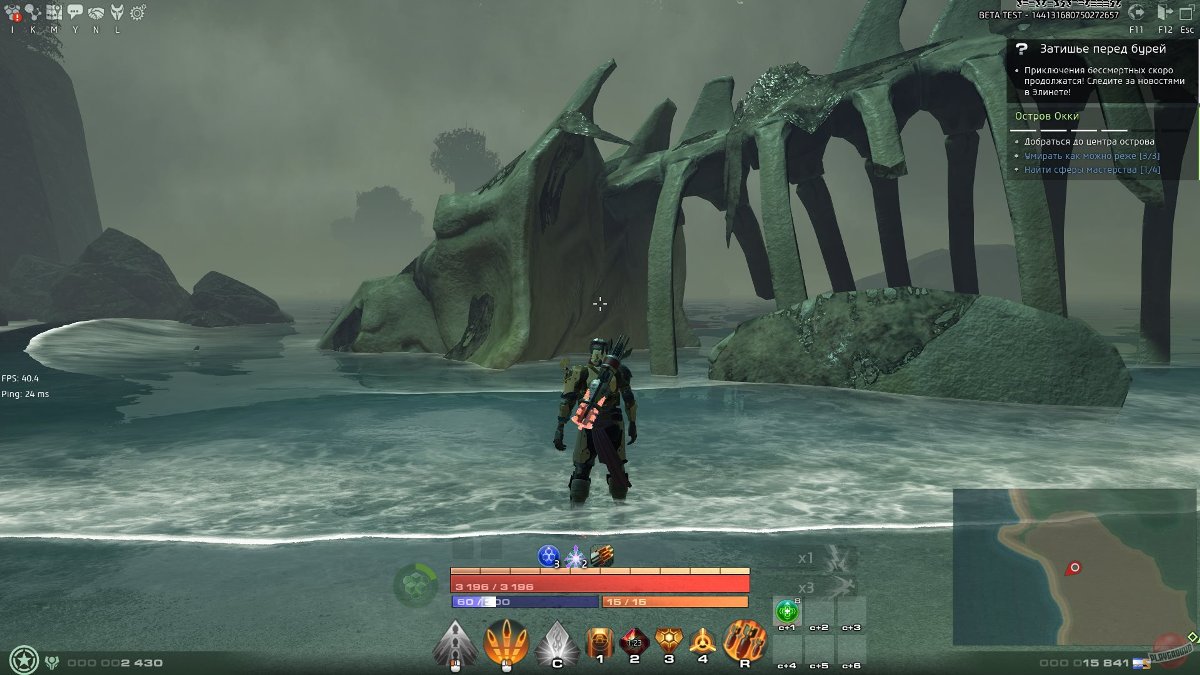
Task: Open the world map icon
Action: 53,13
